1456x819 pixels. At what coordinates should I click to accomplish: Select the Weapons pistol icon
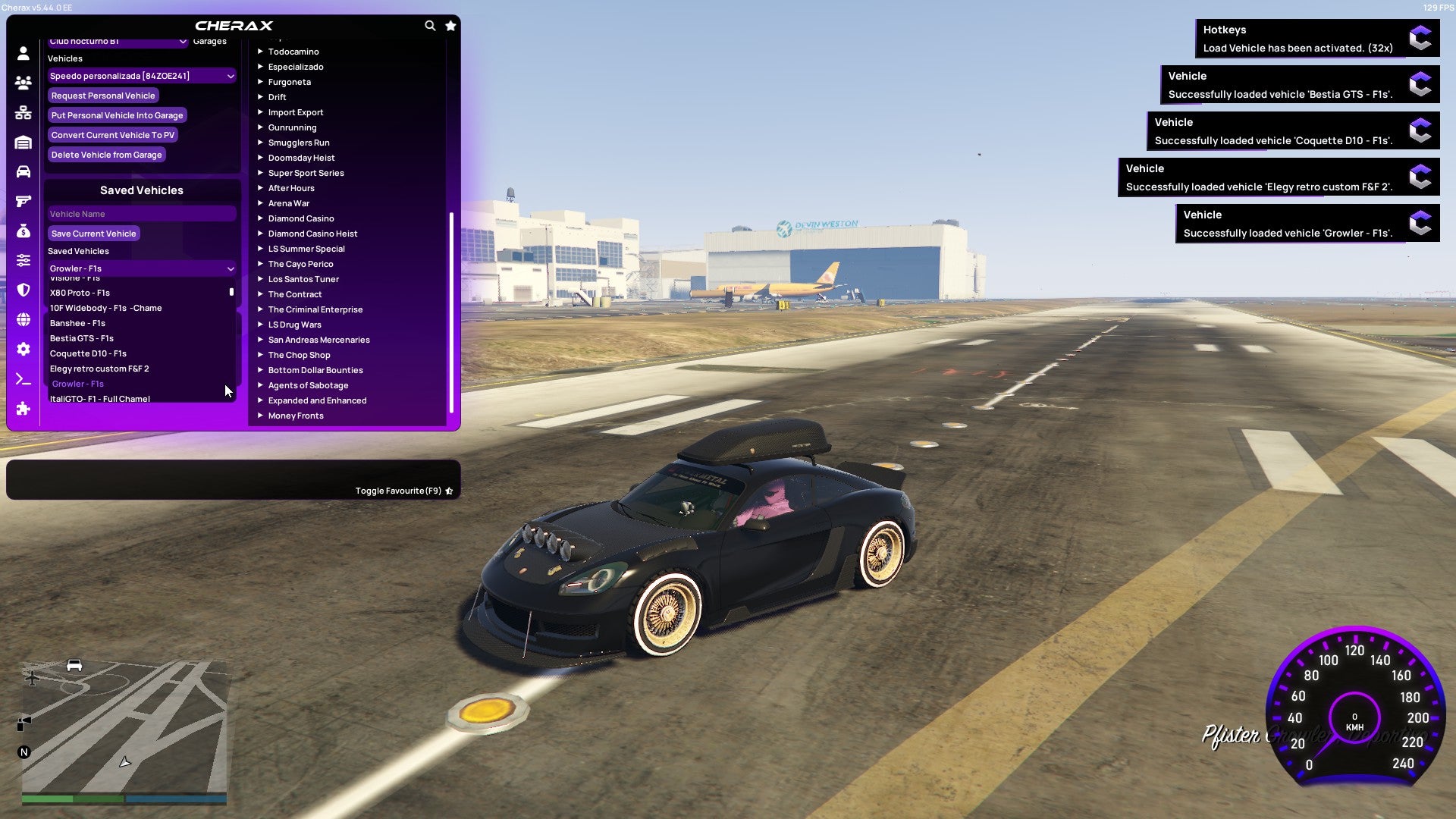coord(22,199)
